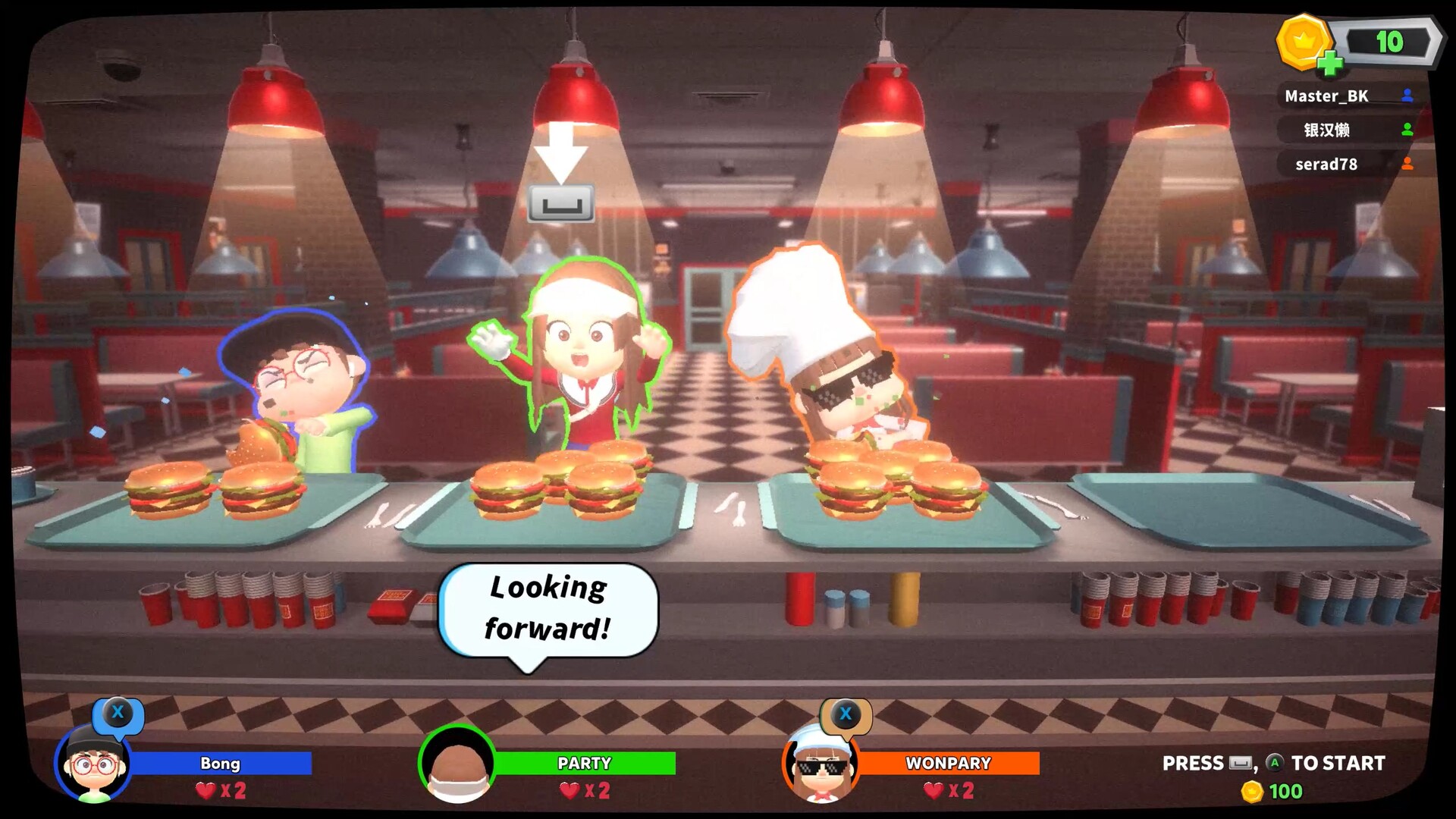Expand the Master_BK player entry
This screenshot has height=819, width=1456.
coord(1327,96)
